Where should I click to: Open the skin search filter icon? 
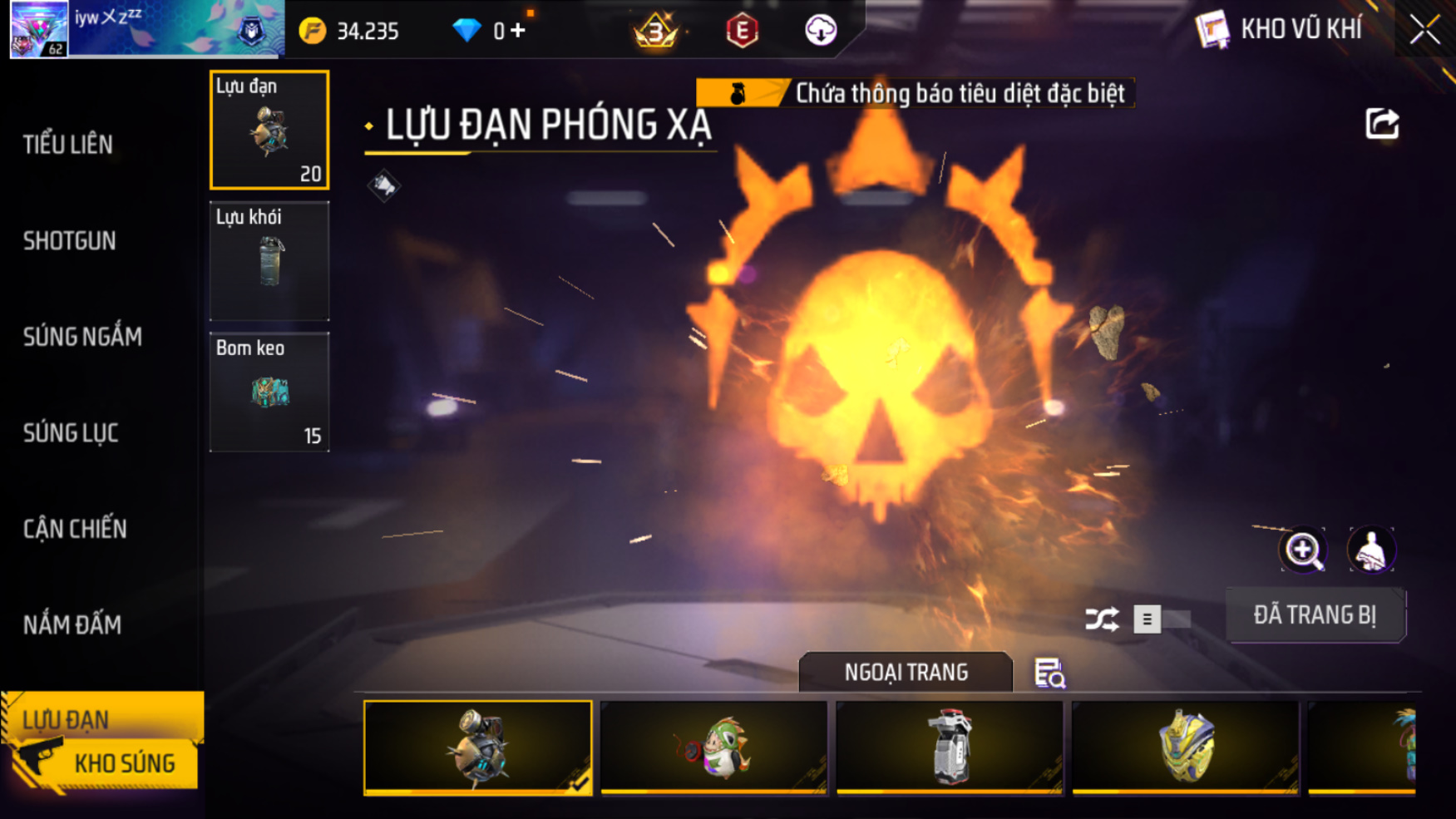pyautogui.click(x=1049, y=673)
